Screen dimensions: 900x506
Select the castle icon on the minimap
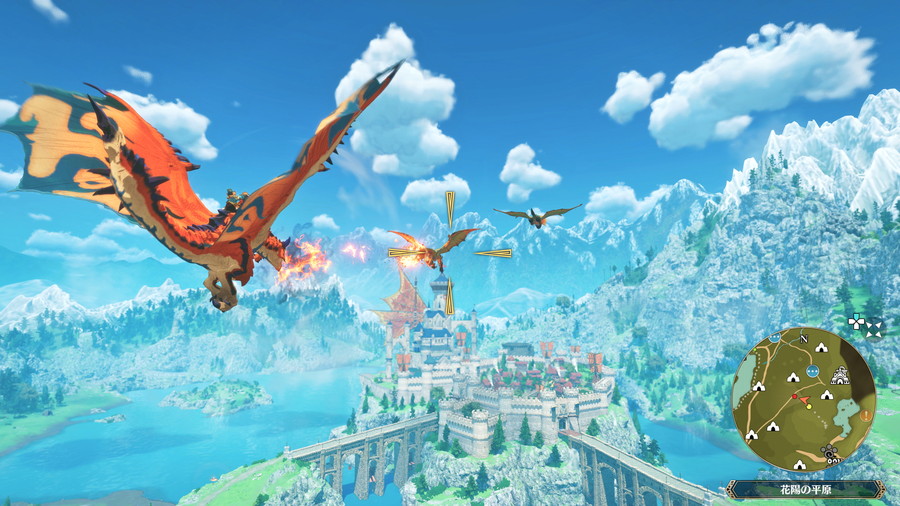tap(841, 378)
